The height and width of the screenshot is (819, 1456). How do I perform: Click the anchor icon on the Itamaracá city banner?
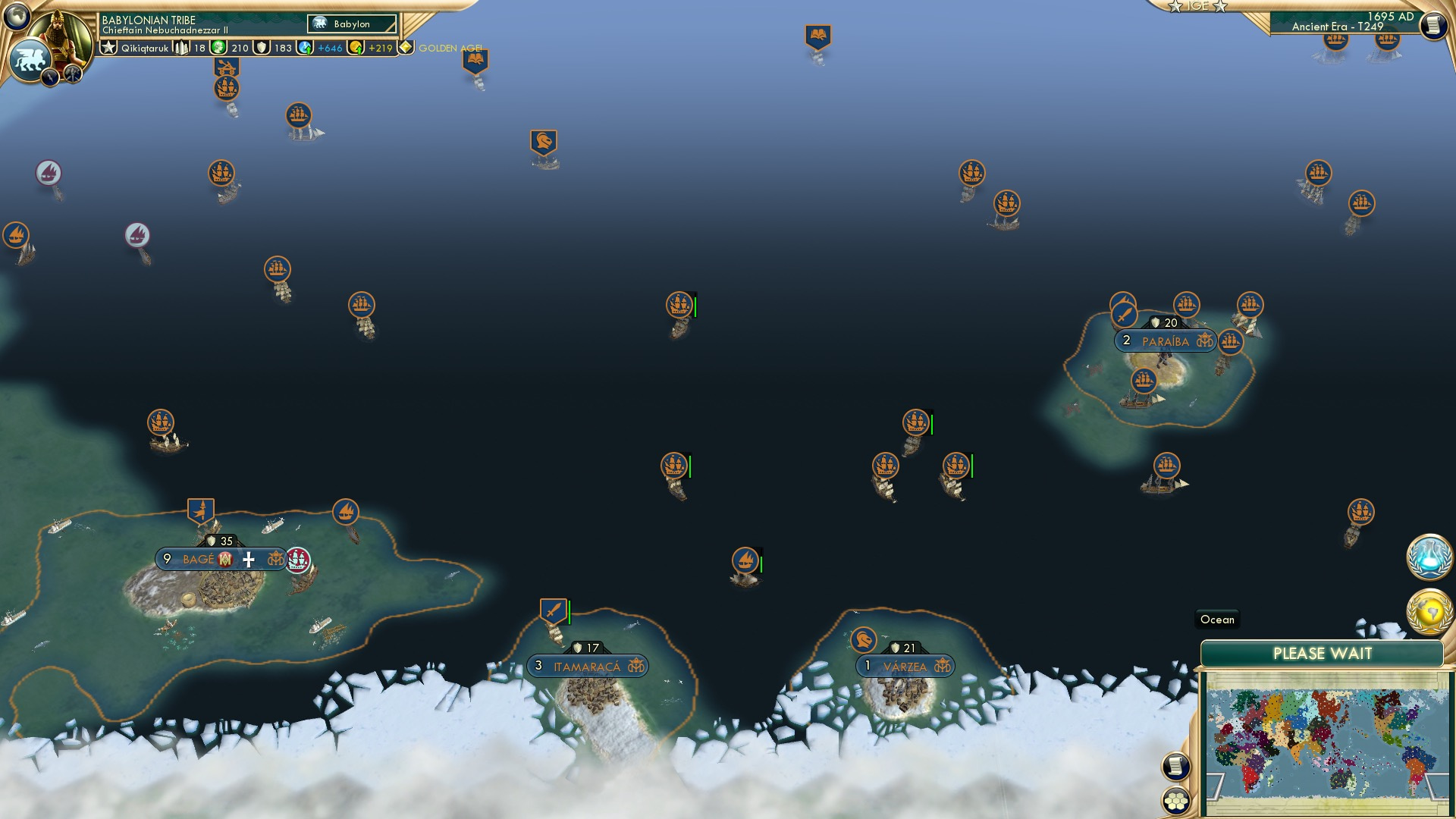pos(635,667)
